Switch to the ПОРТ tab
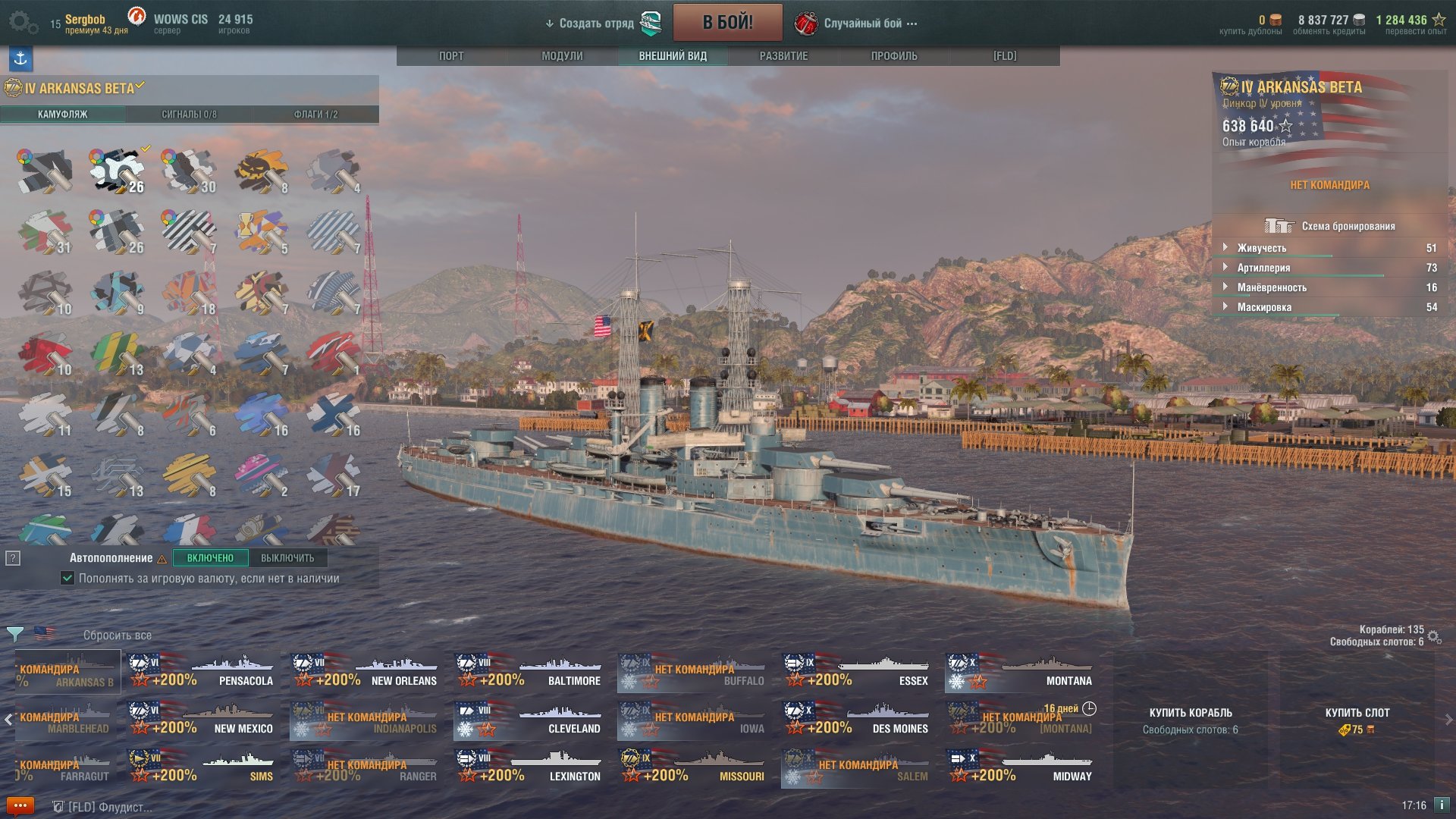Viewport: 1456px width, 819px height. click(x=451, y=56)
